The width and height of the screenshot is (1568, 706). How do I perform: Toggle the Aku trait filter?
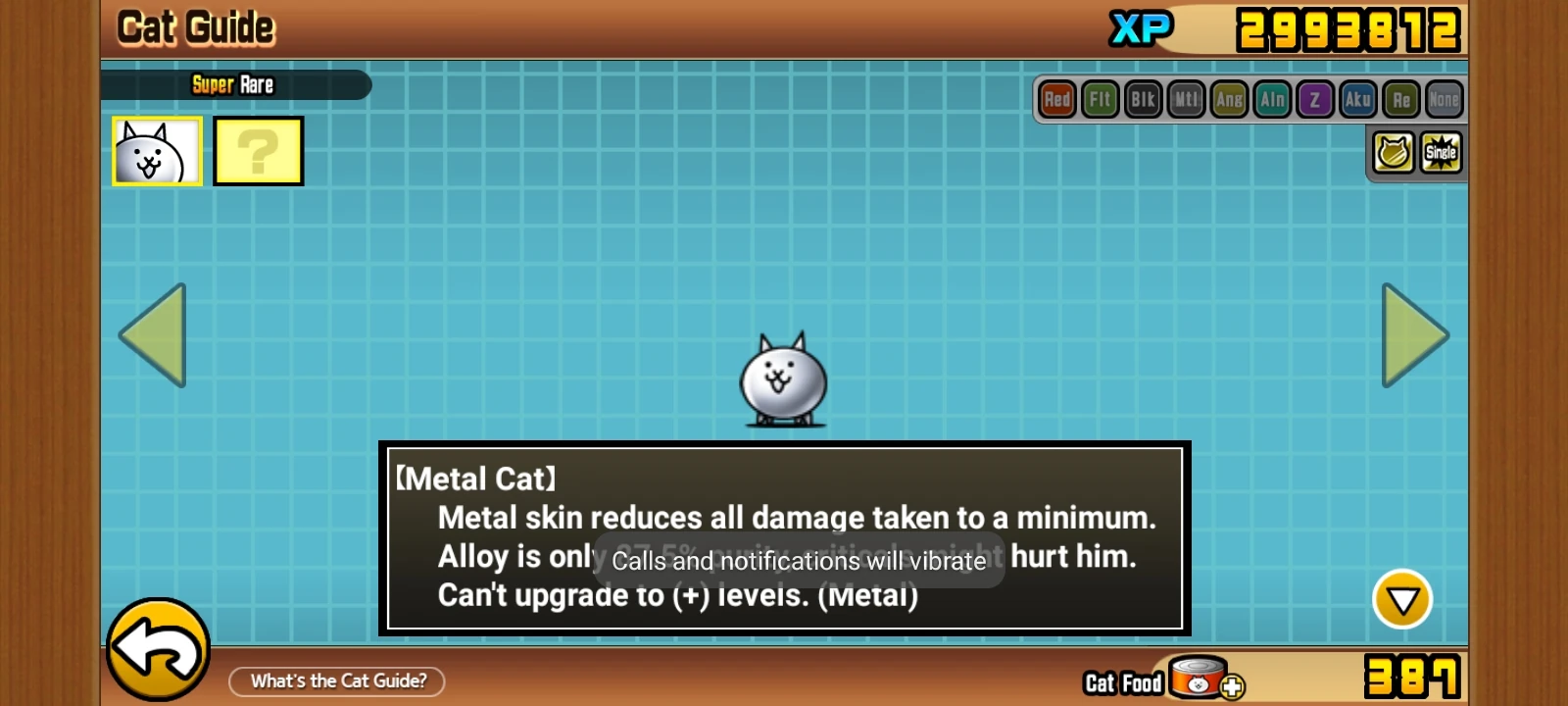tap(1358, 98)
